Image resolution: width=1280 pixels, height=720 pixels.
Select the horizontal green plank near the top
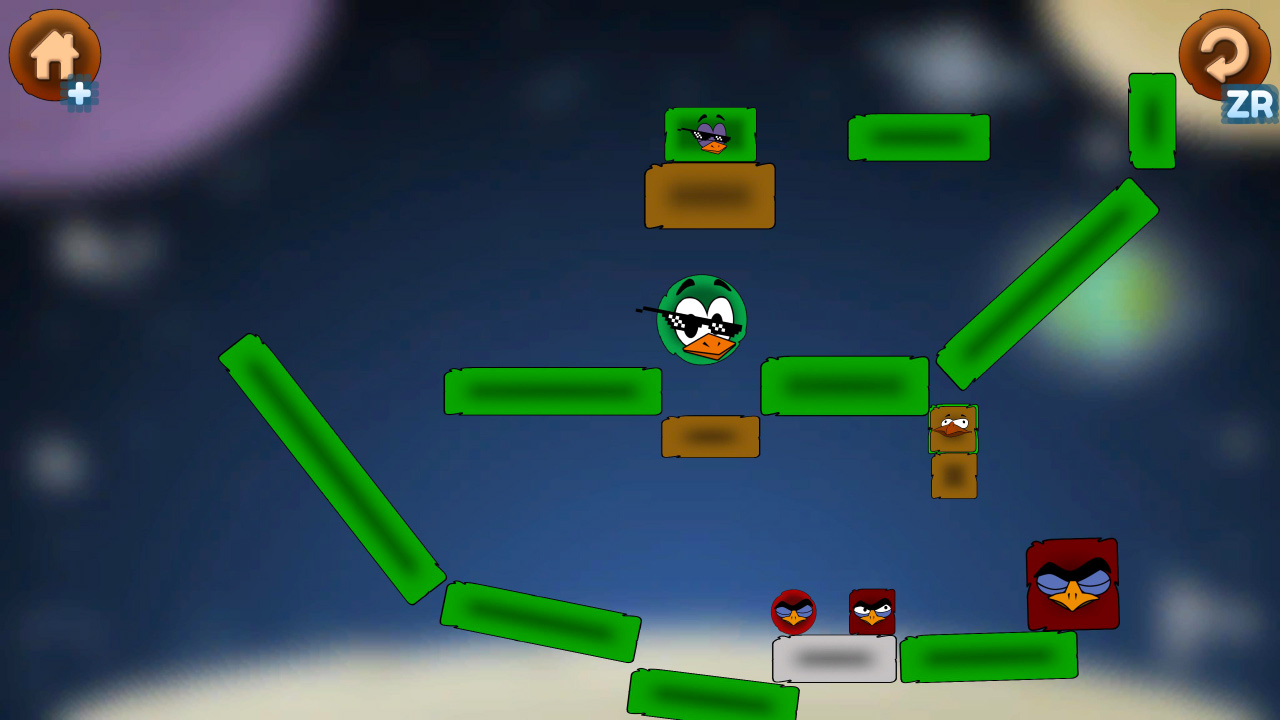[x=918, y=136]
